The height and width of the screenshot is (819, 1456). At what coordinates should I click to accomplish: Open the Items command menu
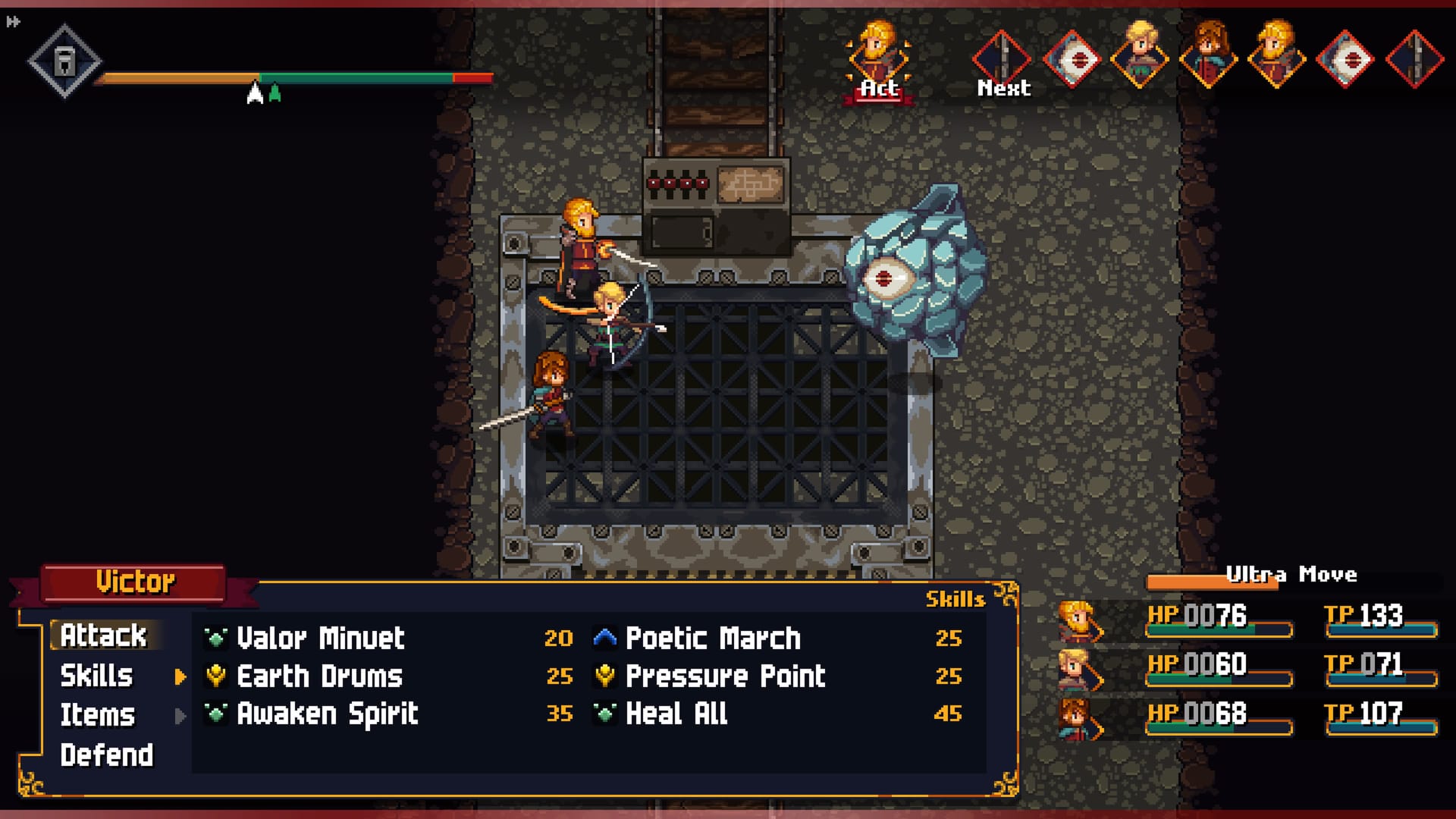point(98,715)
